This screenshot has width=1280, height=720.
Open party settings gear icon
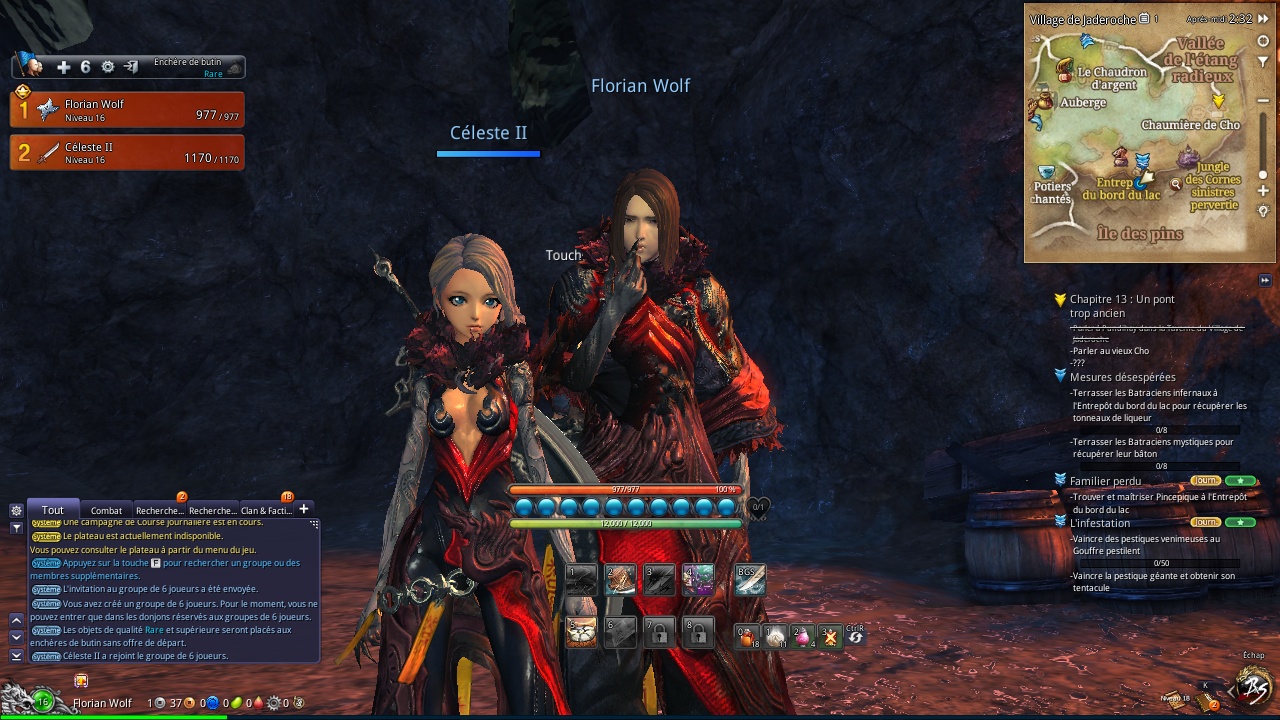108,67
